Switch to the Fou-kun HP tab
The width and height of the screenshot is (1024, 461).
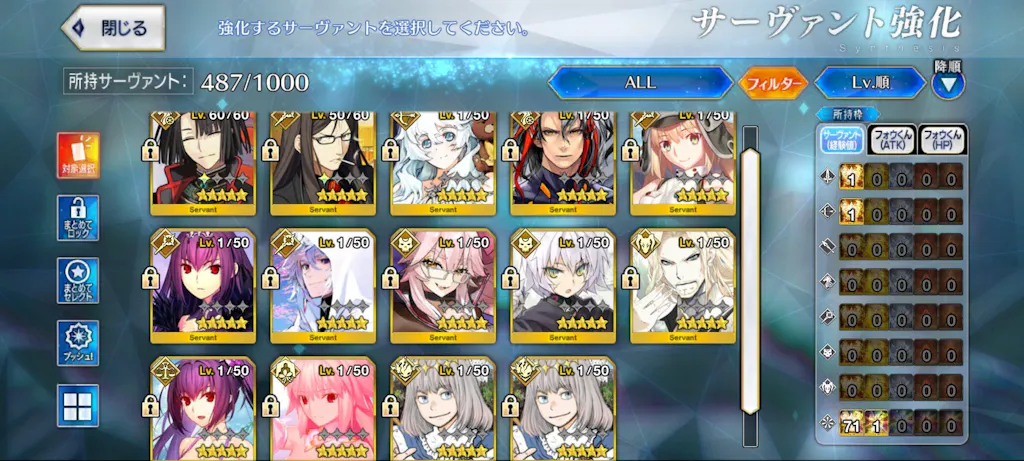click(x=941, y=141)
